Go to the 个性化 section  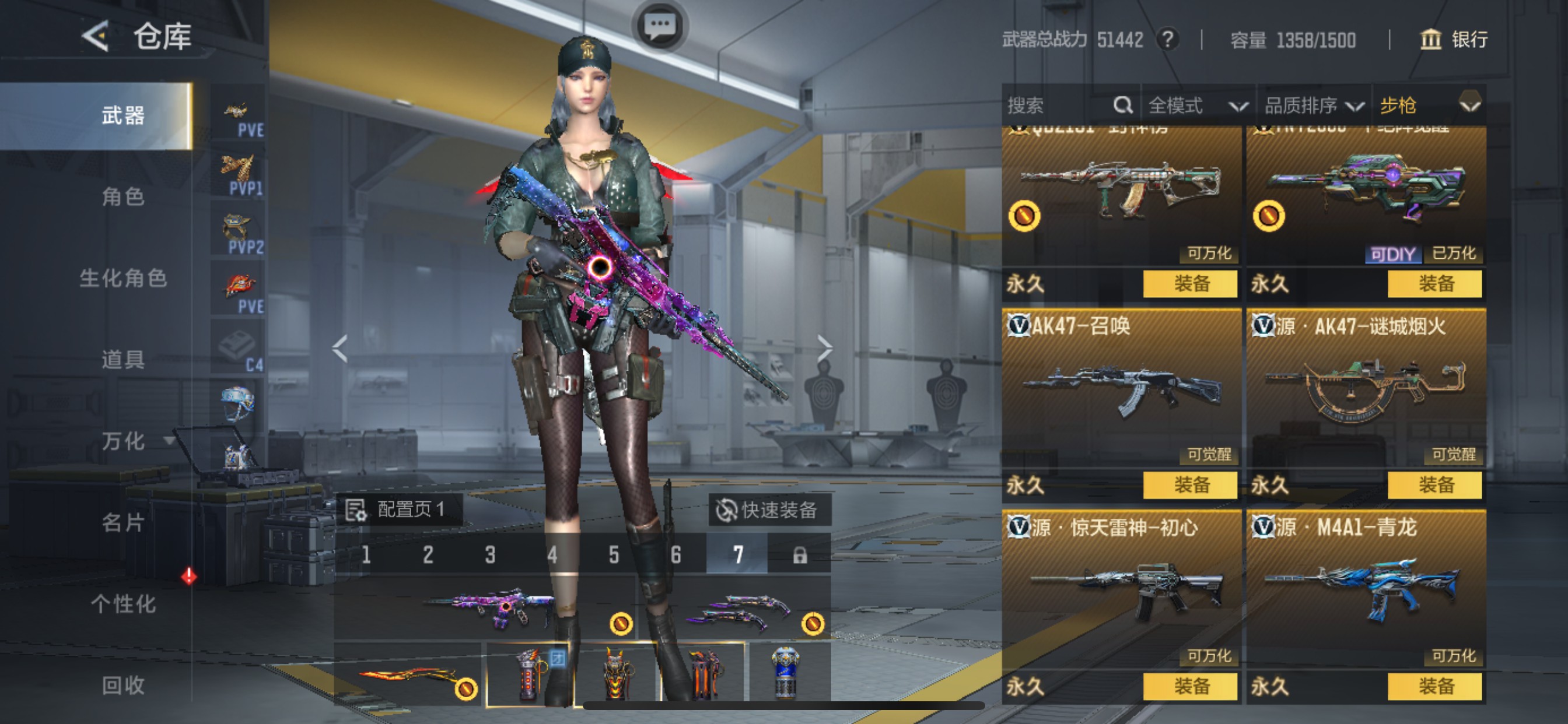(x=123, y=604)
